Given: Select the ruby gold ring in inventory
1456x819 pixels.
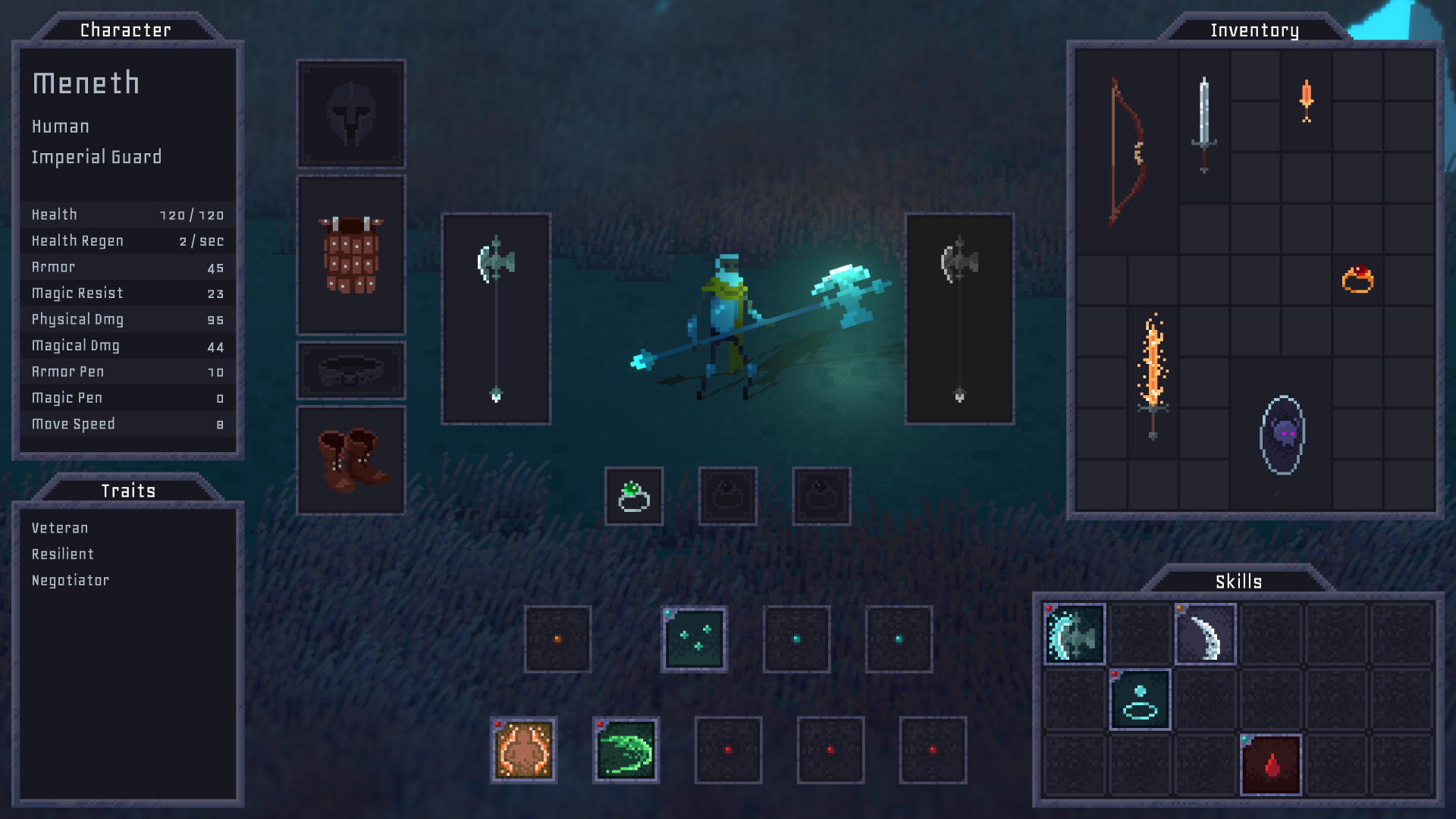Looking at the screenshot, I should point(1357,280).
